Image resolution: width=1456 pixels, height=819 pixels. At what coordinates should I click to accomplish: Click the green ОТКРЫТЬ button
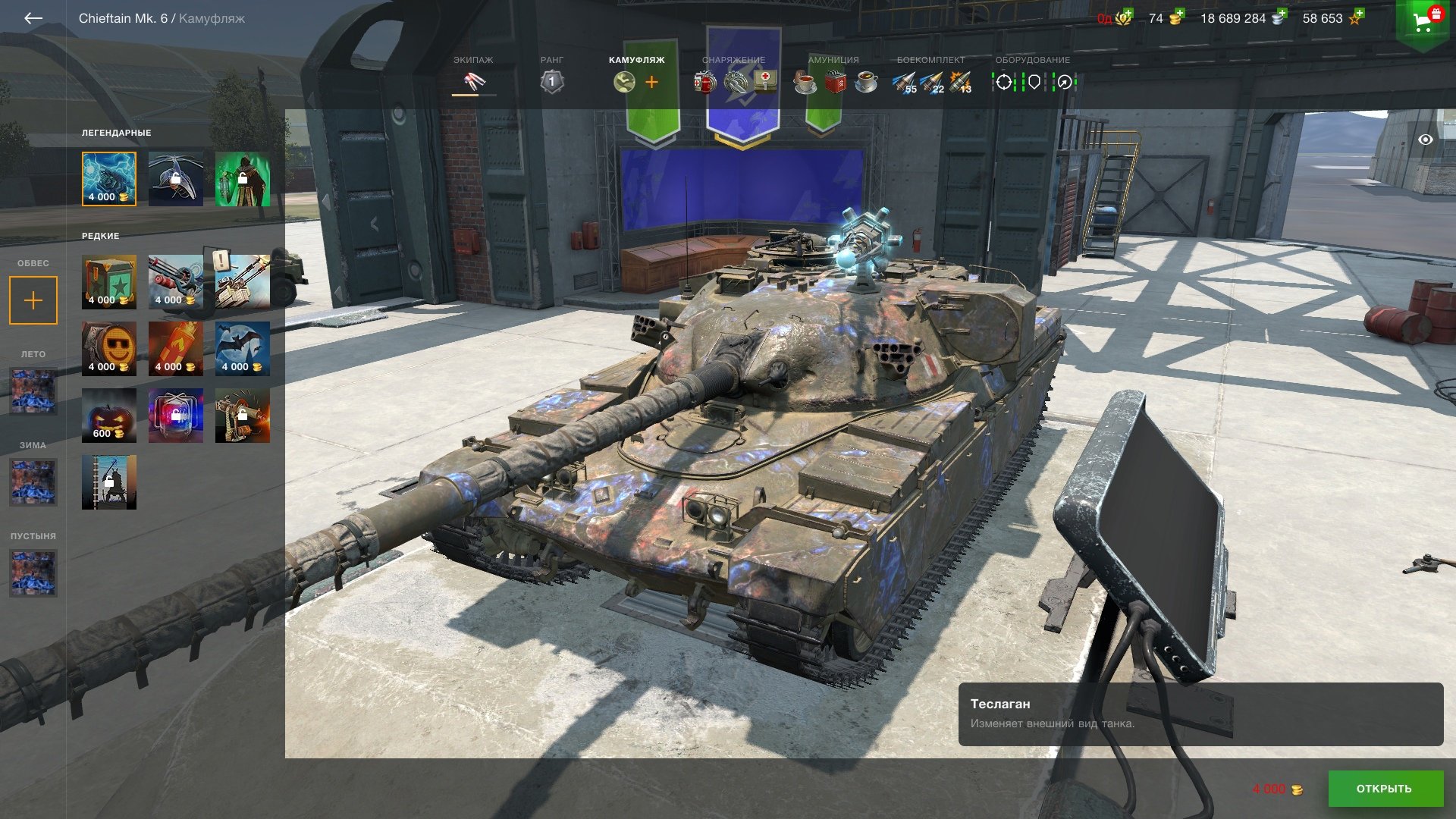pos(1385,789)
